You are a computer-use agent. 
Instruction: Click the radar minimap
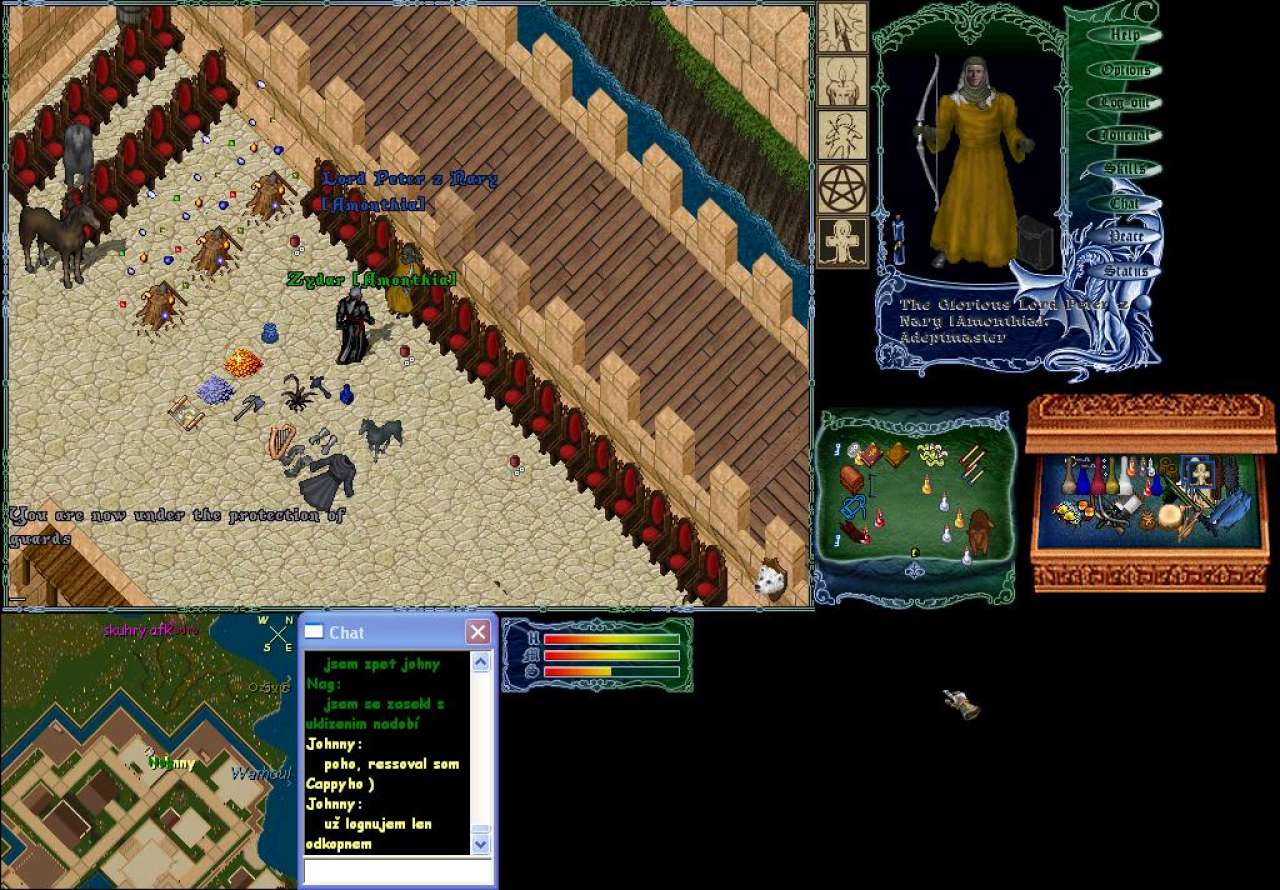point(148,750)
